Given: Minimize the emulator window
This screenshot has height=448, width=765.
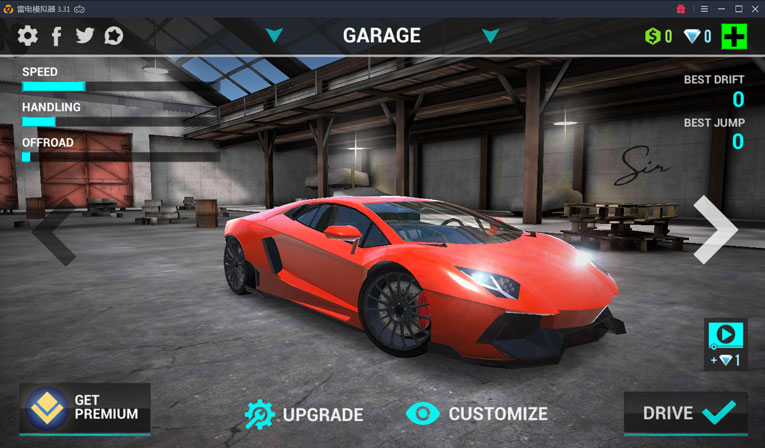Looking at the screenshot, I should click(x=722, y=9).
